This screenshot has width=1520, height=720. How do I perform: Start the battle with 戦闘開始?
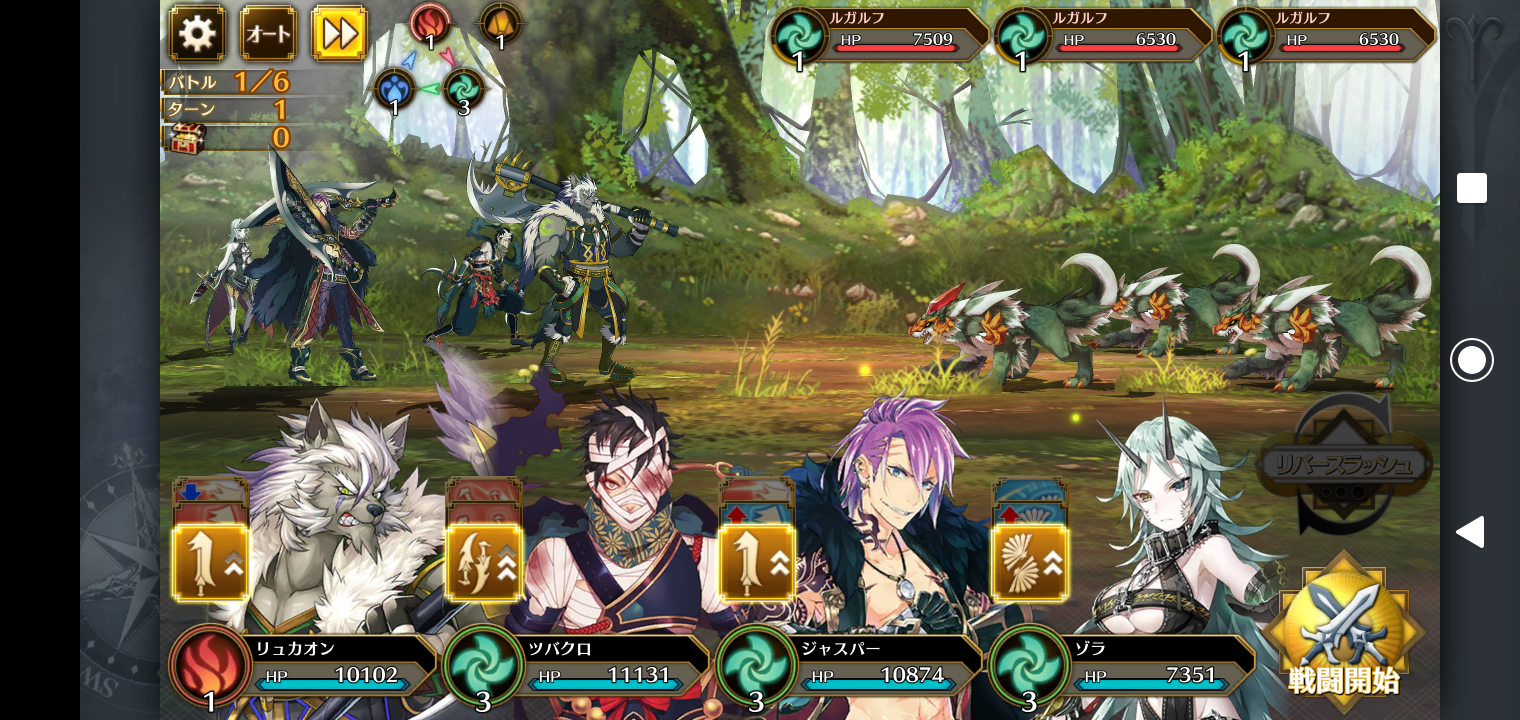pyautogui.click(x=1343, y=632)
